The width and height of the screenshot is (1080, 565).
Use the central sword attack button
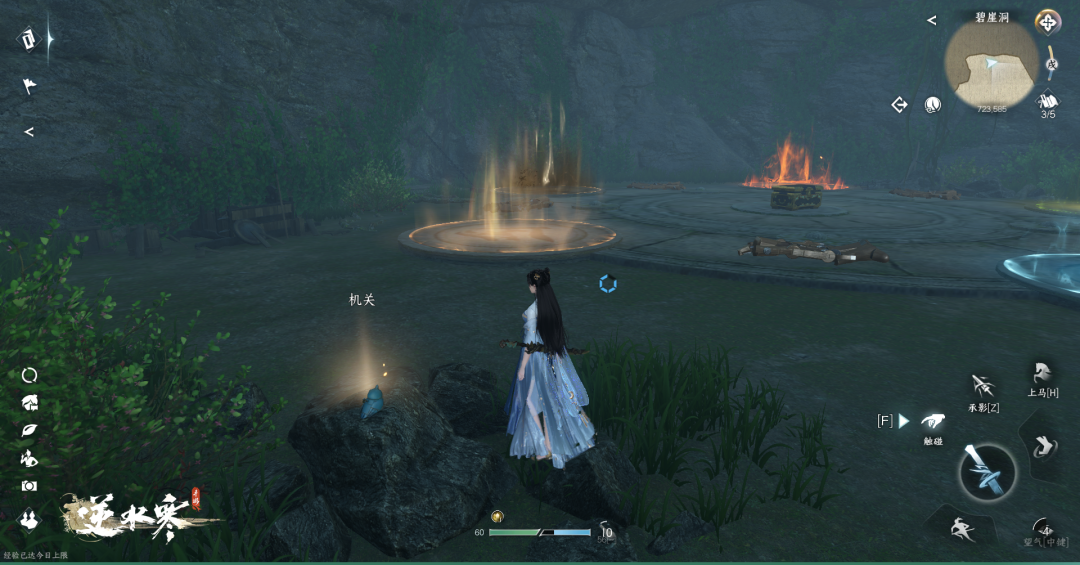click(x=987, y=471)
